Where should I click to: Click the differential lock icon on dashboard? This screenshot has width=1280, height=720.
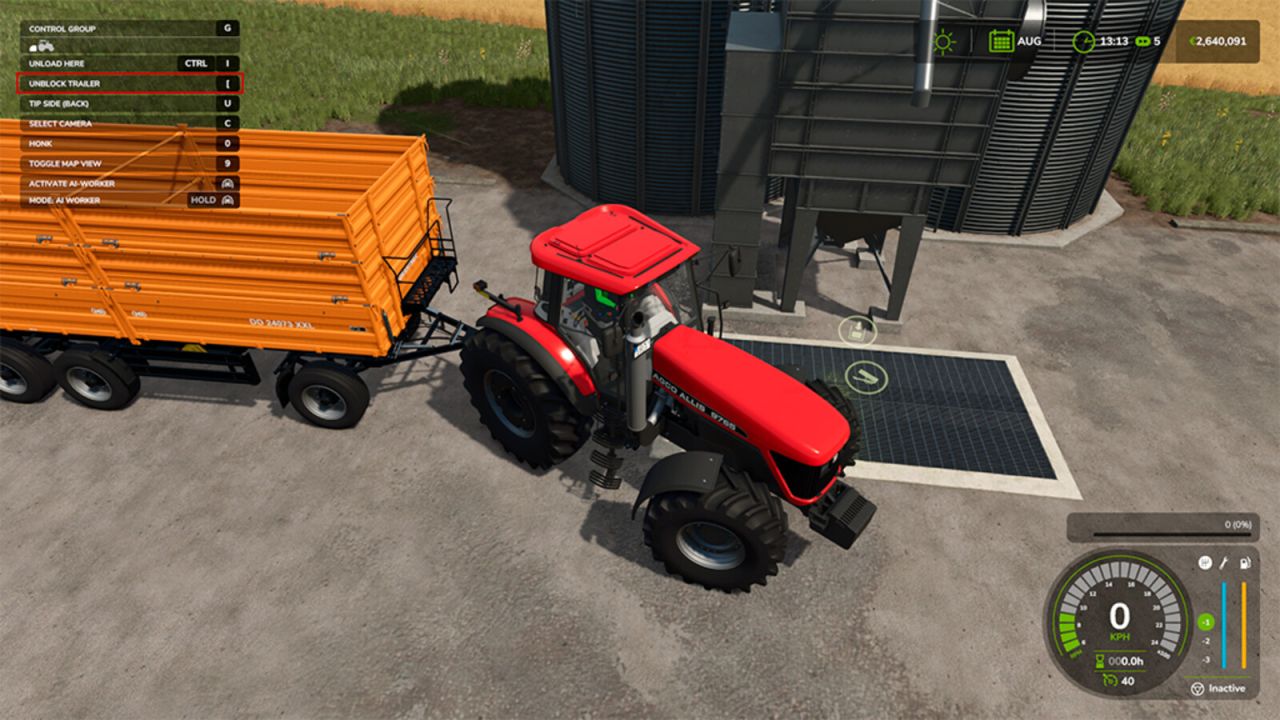pyautogui.click(x=1205, y=562)
